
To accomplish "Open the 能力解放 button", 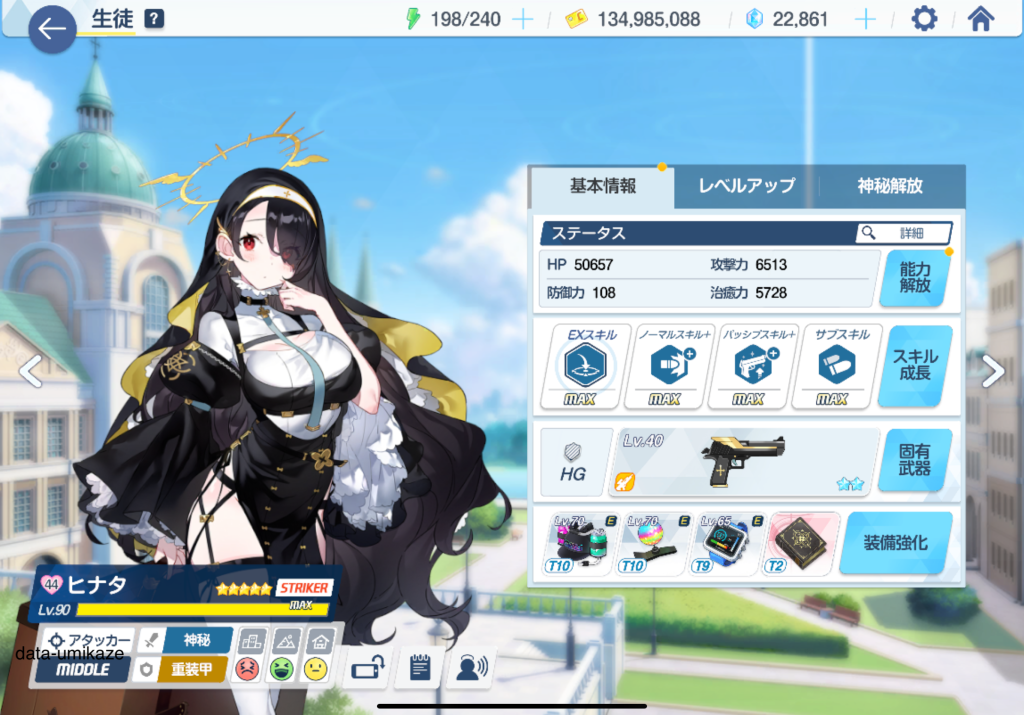I will (x=914, y=277).
